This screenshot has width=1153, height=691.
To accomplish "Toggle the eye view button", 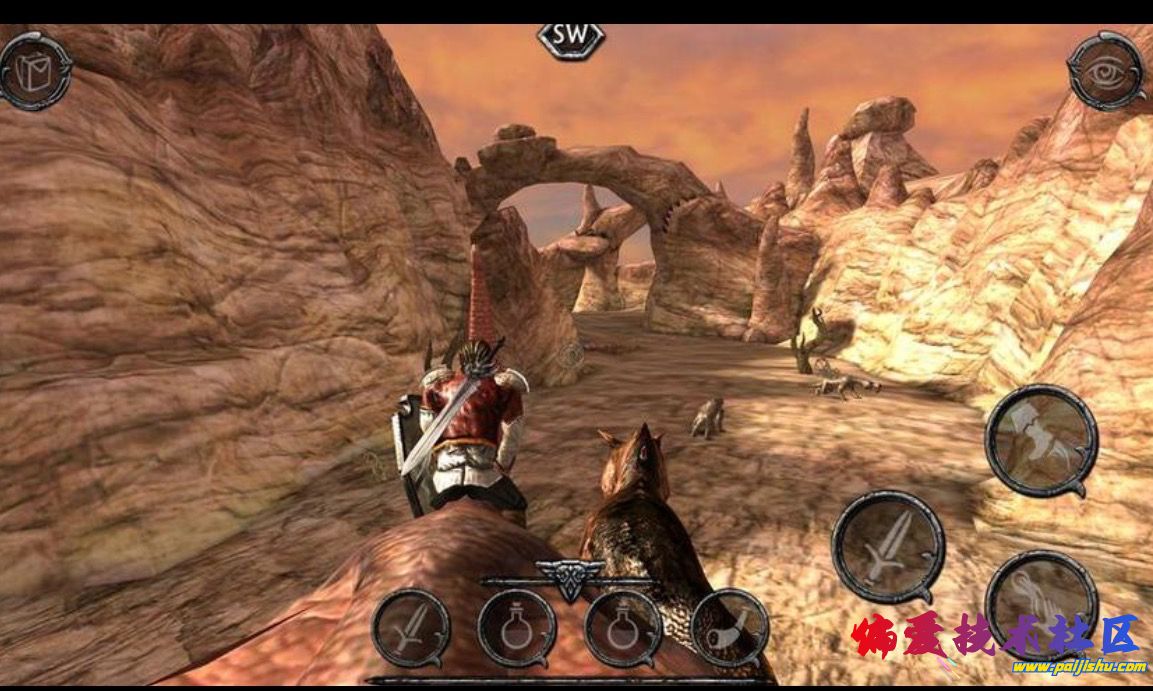I will 1107,69.
